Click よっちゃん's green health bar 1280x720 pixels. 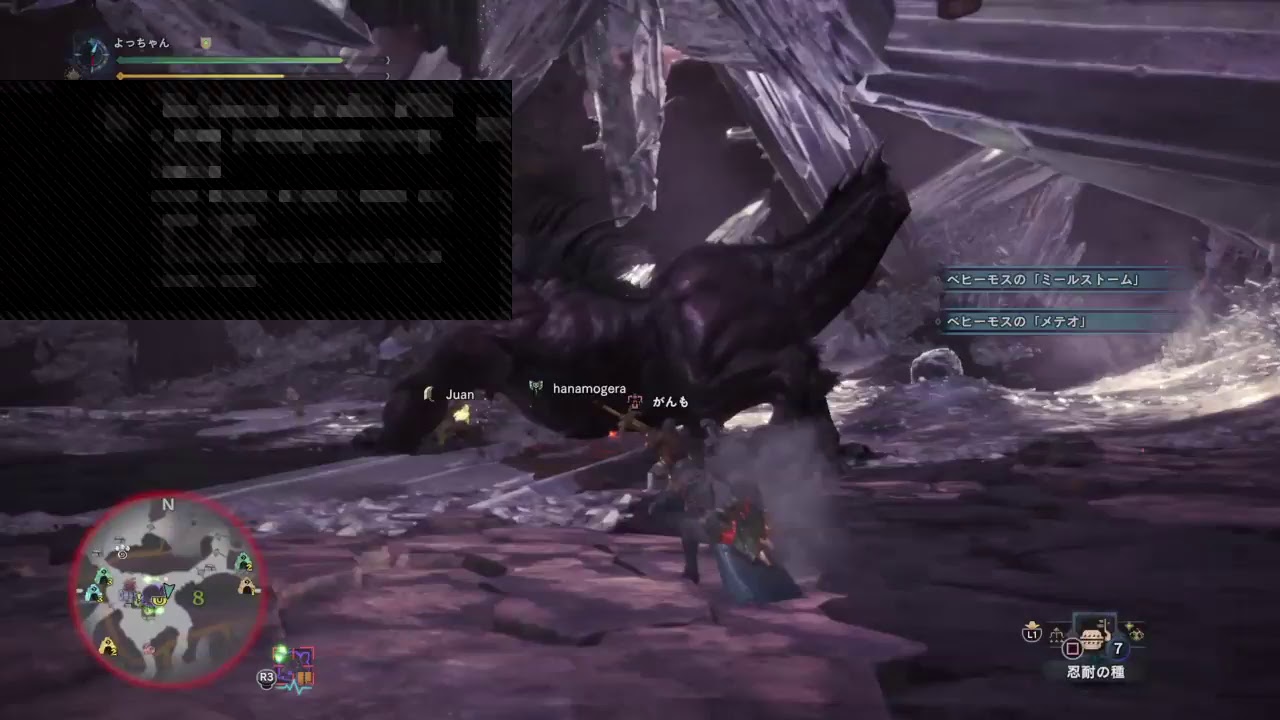230,60
